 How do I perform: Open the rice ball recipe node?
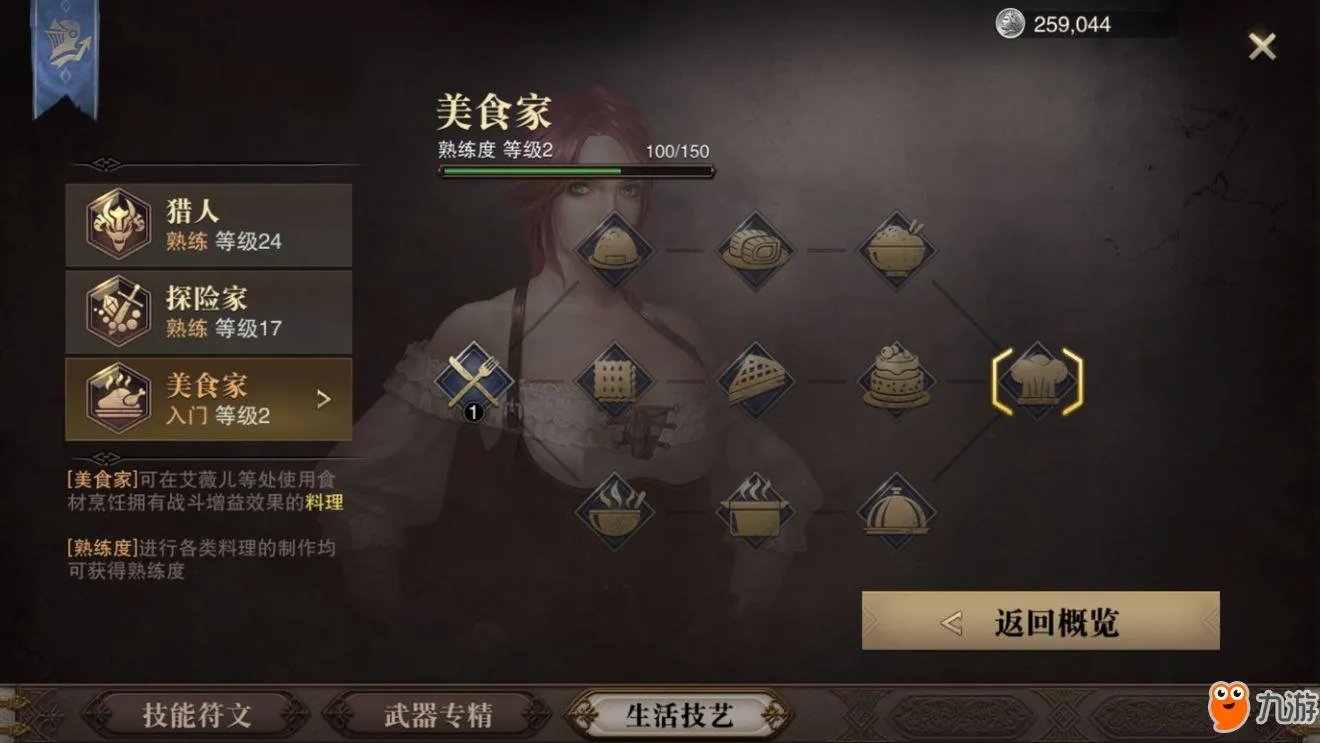(618, 248)
